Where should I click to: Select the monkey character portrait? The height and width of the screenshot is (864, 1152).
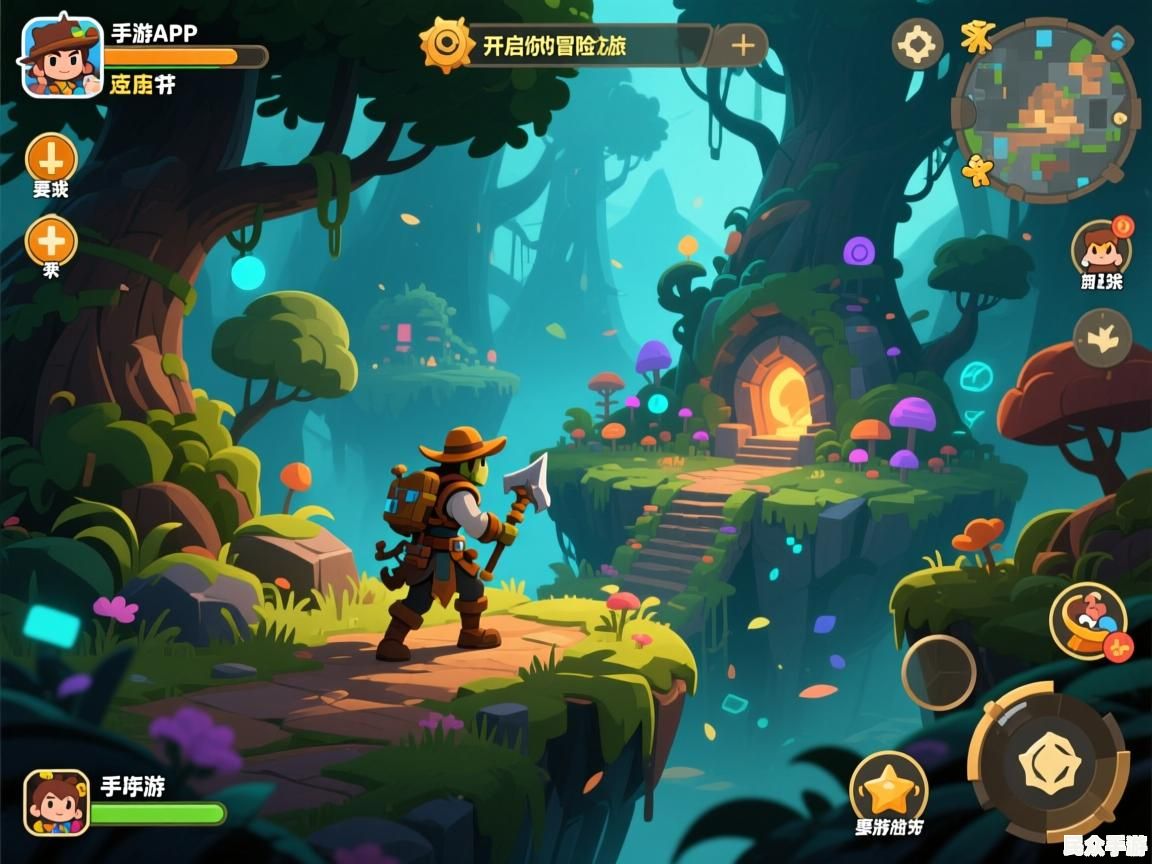pos(56,802)
